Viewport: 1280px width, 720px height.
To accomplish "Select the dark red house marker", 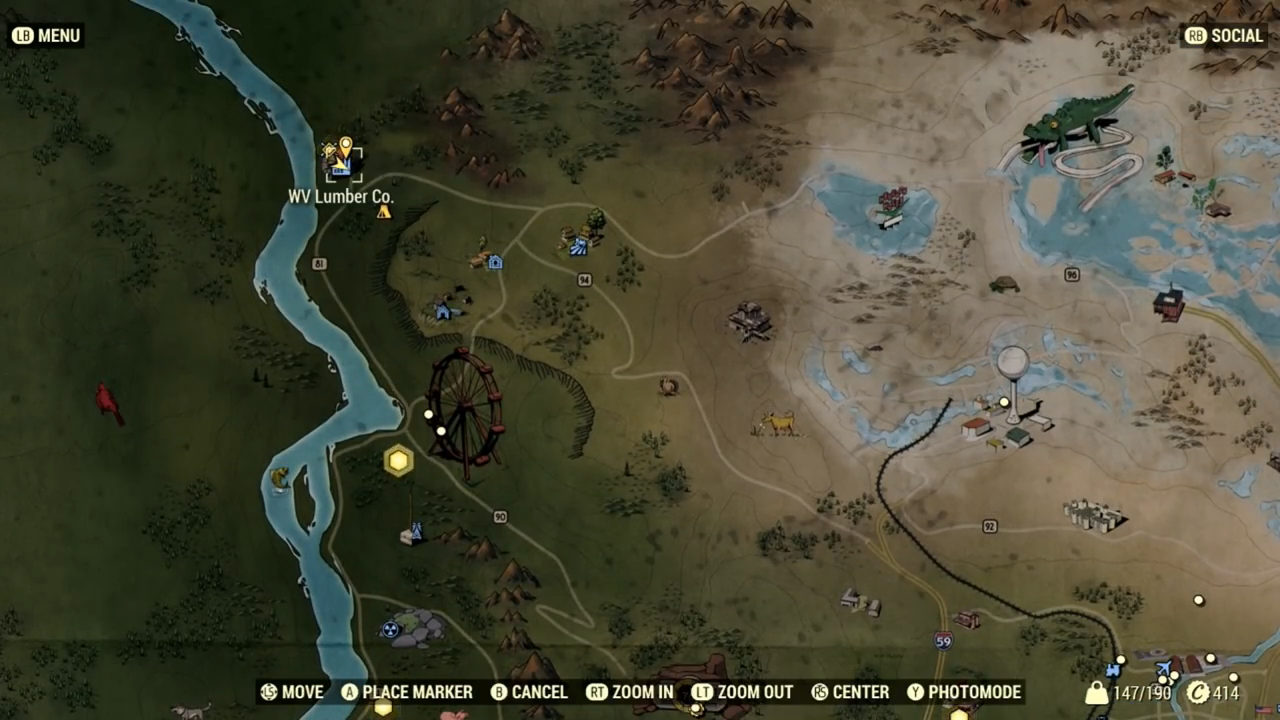I will coord(1168,303).
